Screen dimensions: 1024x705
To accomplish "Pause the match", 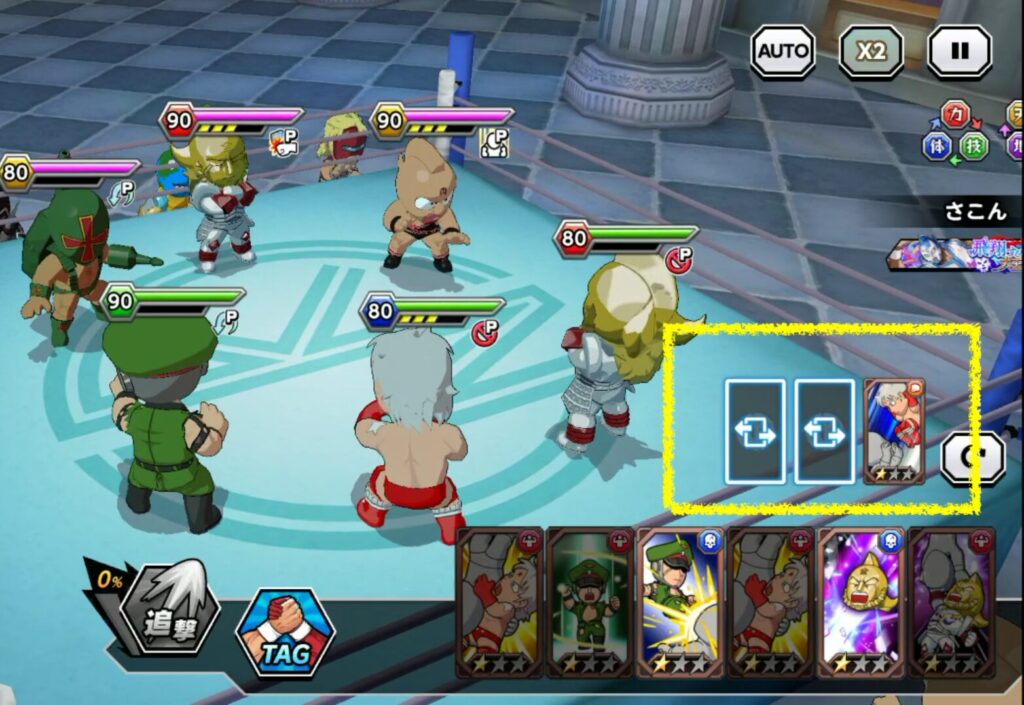I will click(959, 51).
